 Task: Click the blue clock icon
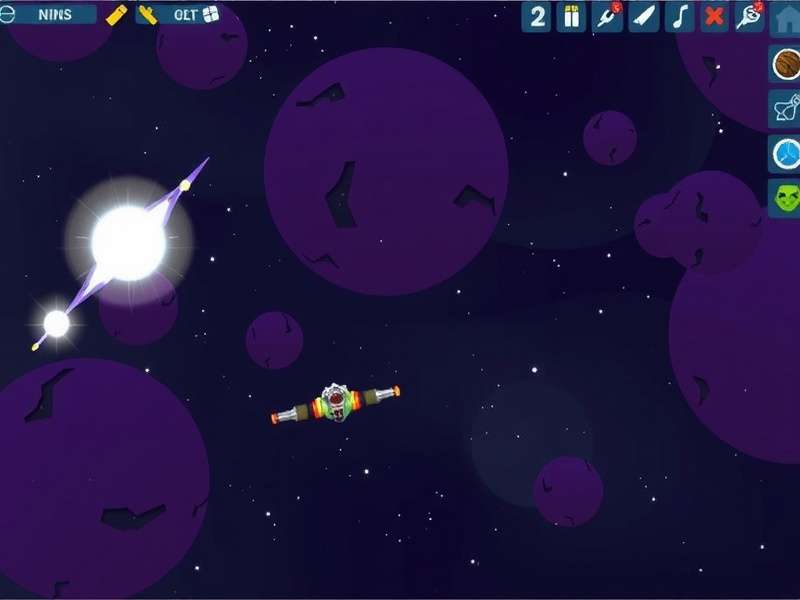tap(785, 153)
